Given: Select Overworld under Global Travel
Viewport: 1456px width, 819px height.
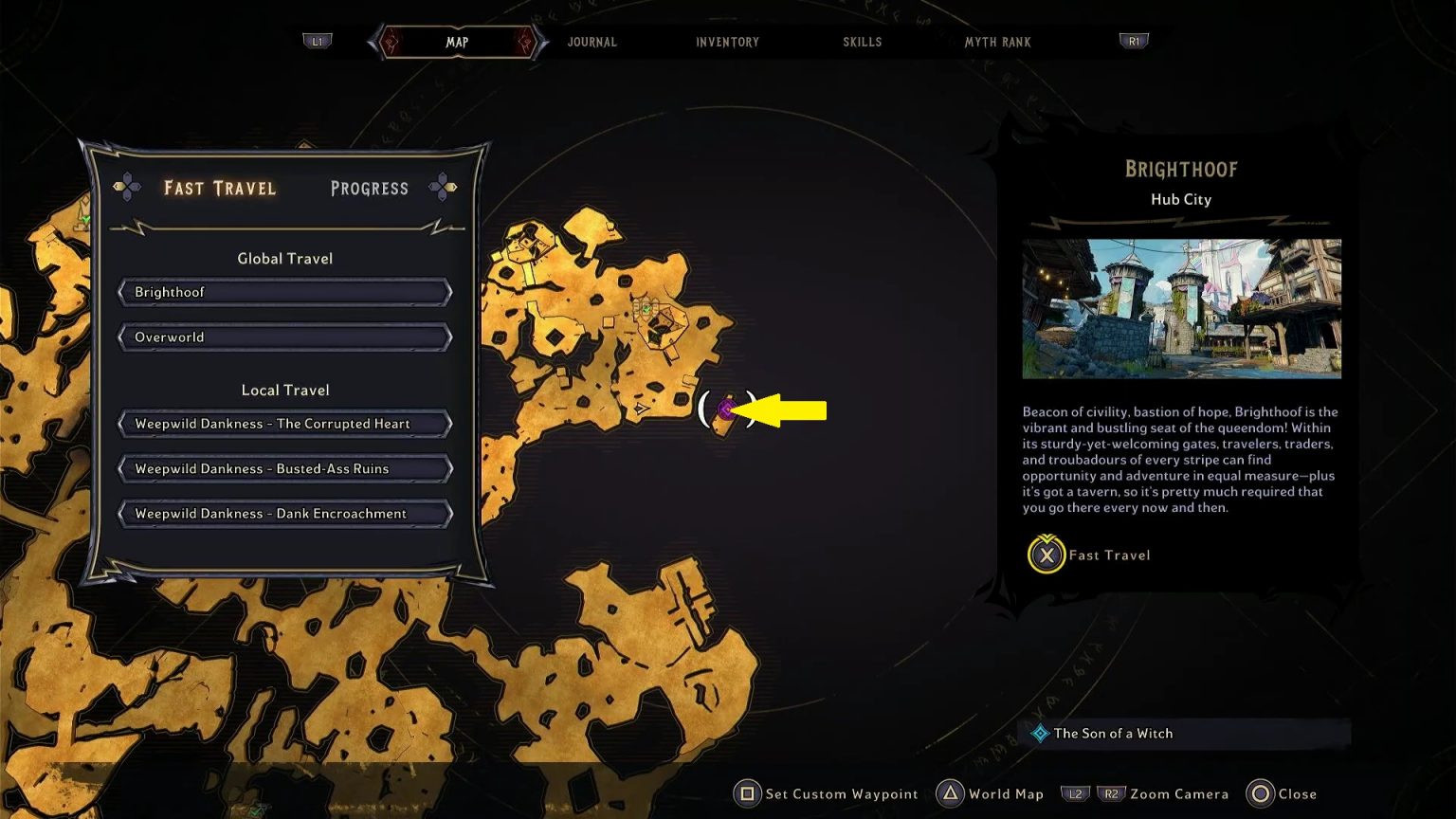Looking at the screenshot, I should (283, 337).
